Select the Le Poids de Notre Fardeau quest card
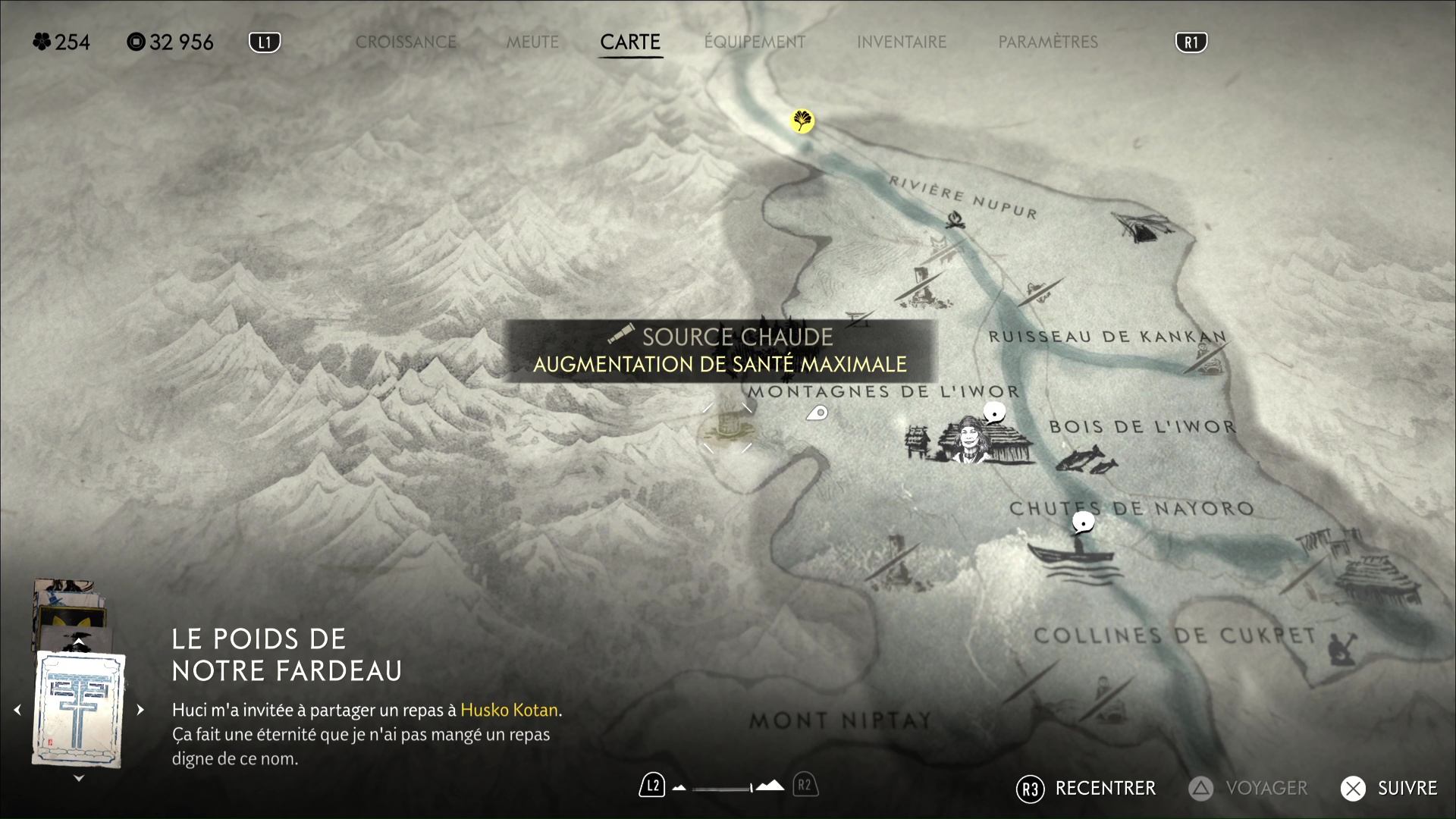1456x819 pixels. [x=78, y=709]
